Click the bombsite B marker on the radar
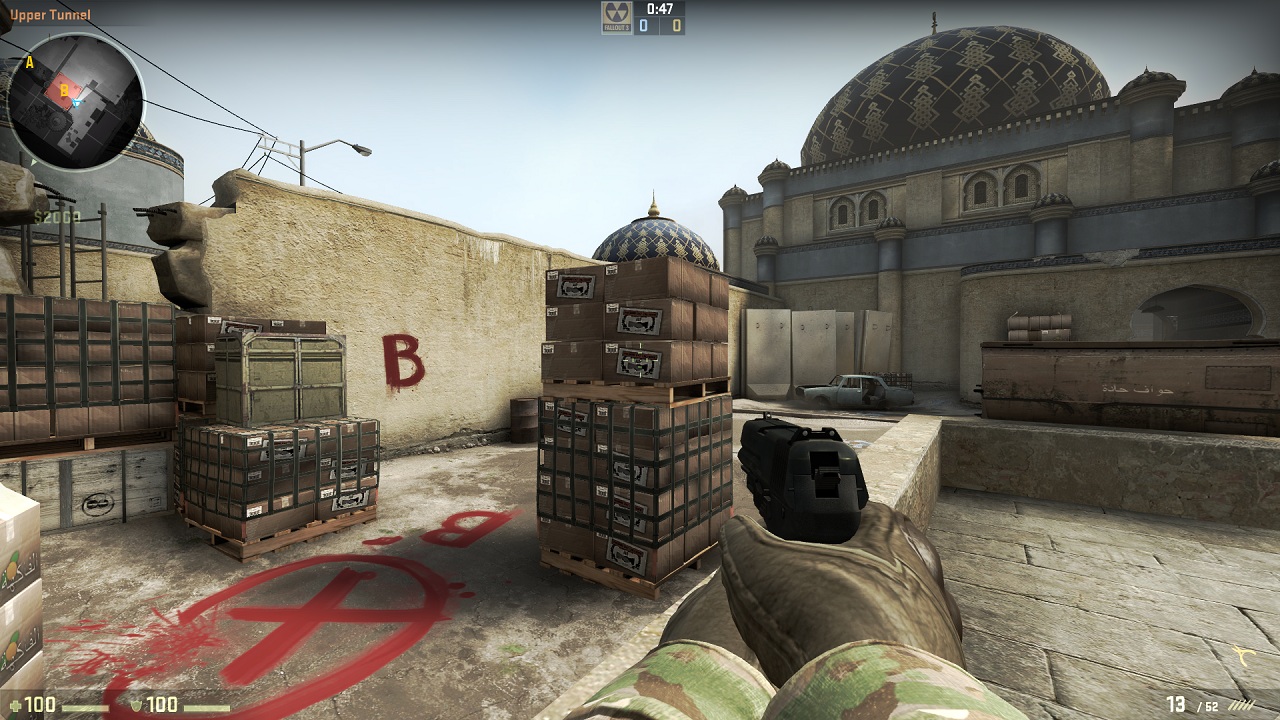 (65, 90)
